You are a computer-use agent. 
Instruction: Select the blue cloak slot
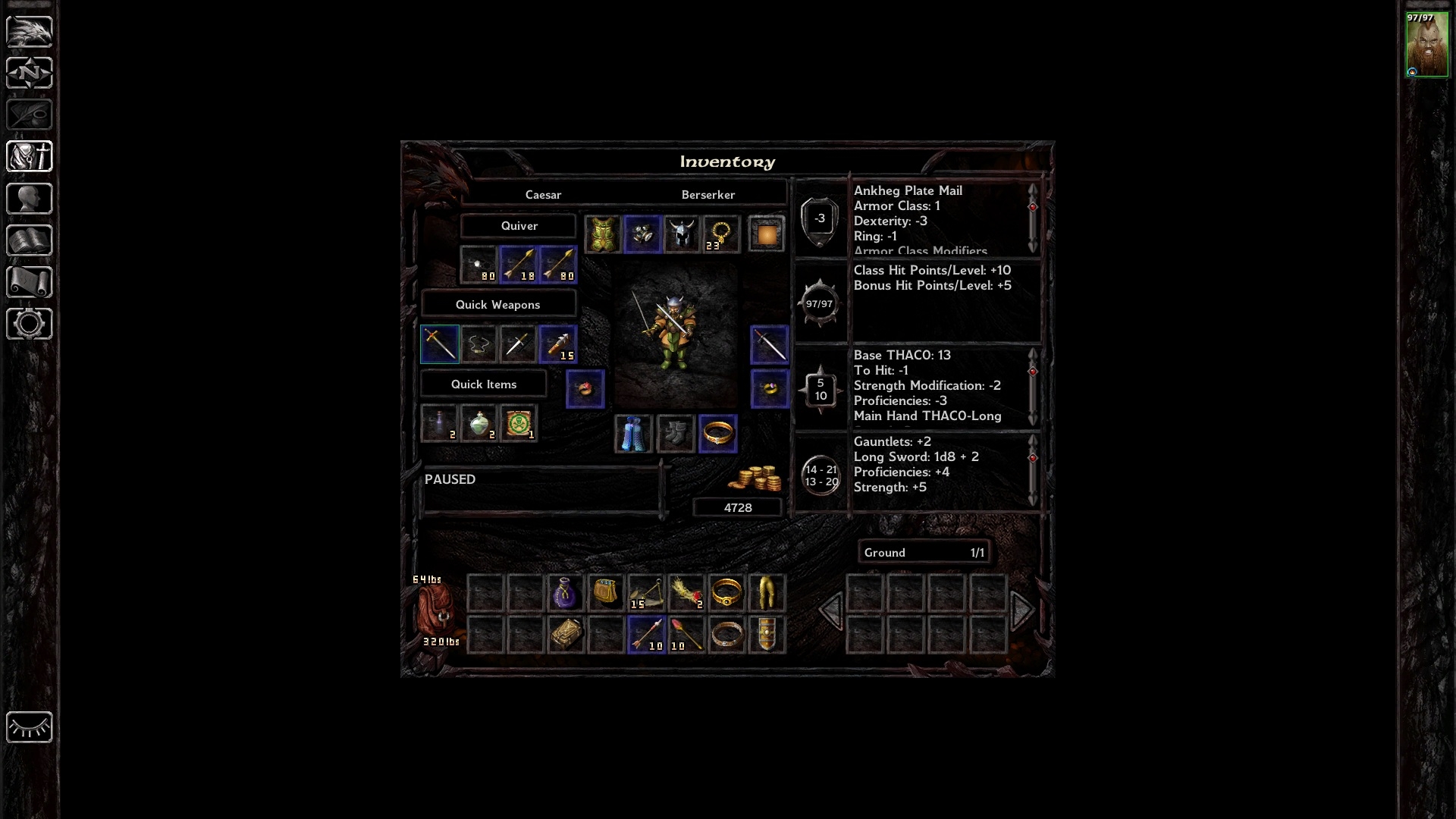[x=633, y=435]
